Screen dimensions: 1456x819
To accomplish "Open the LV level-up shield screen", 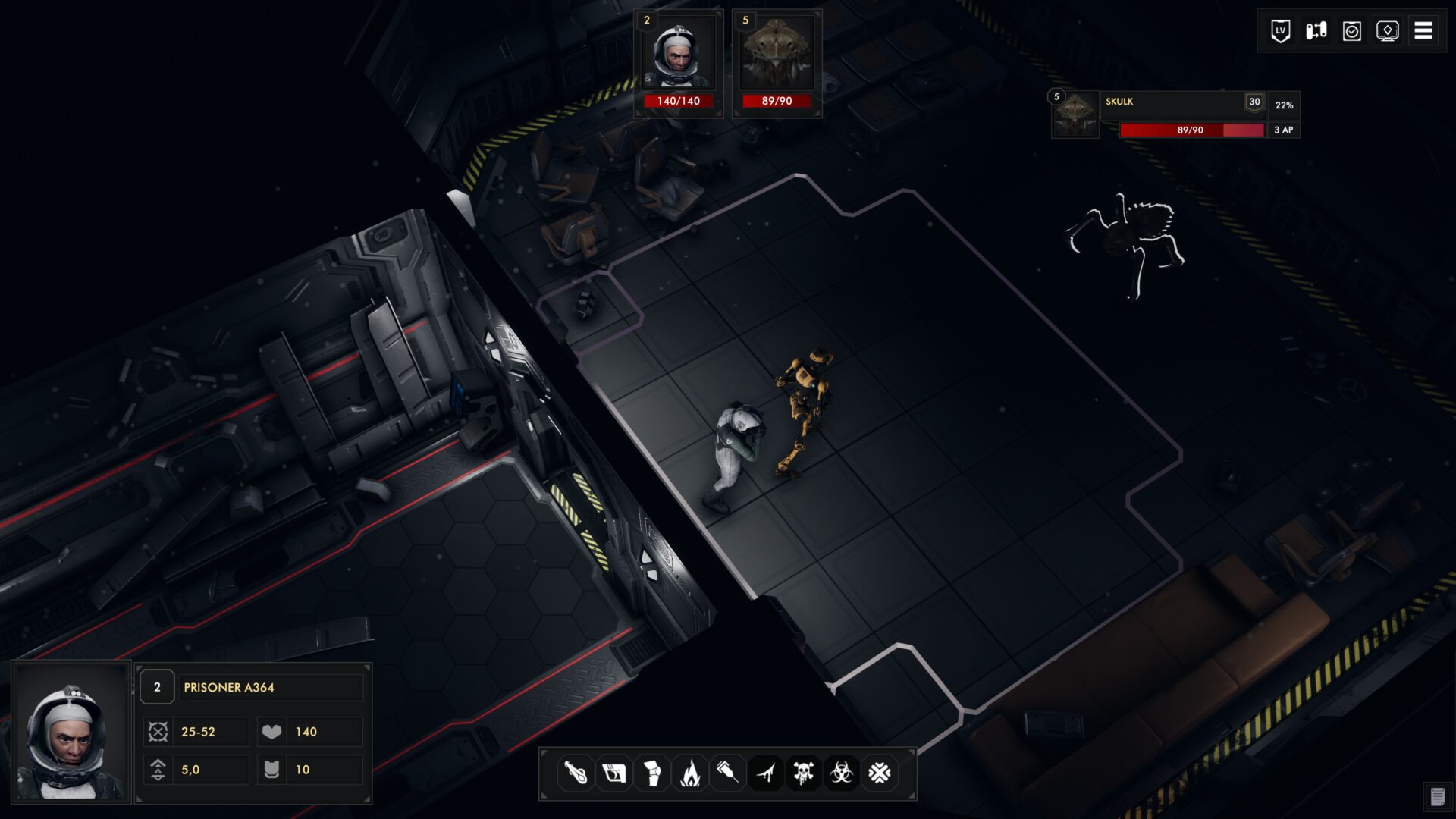I will (1281, 31).
